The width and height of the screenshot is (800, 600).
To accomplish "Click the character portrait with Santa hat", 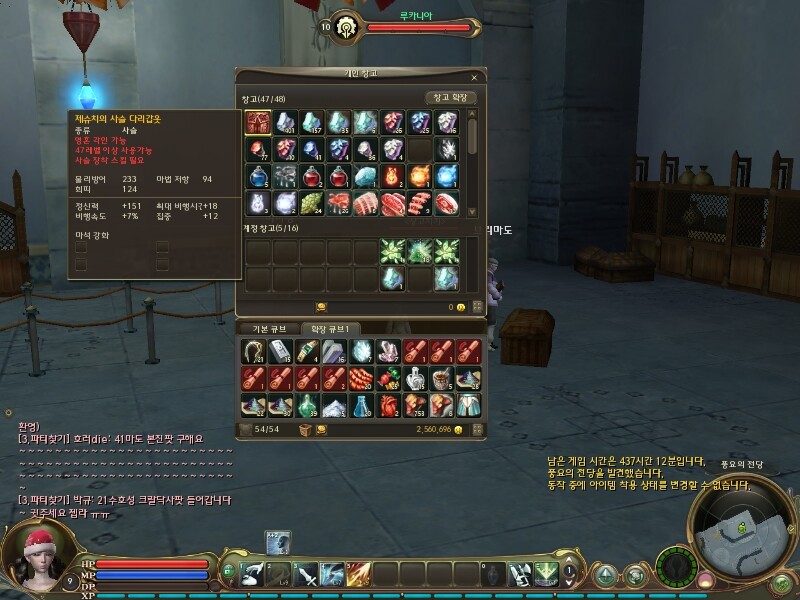I will click(x=40, y=557).
